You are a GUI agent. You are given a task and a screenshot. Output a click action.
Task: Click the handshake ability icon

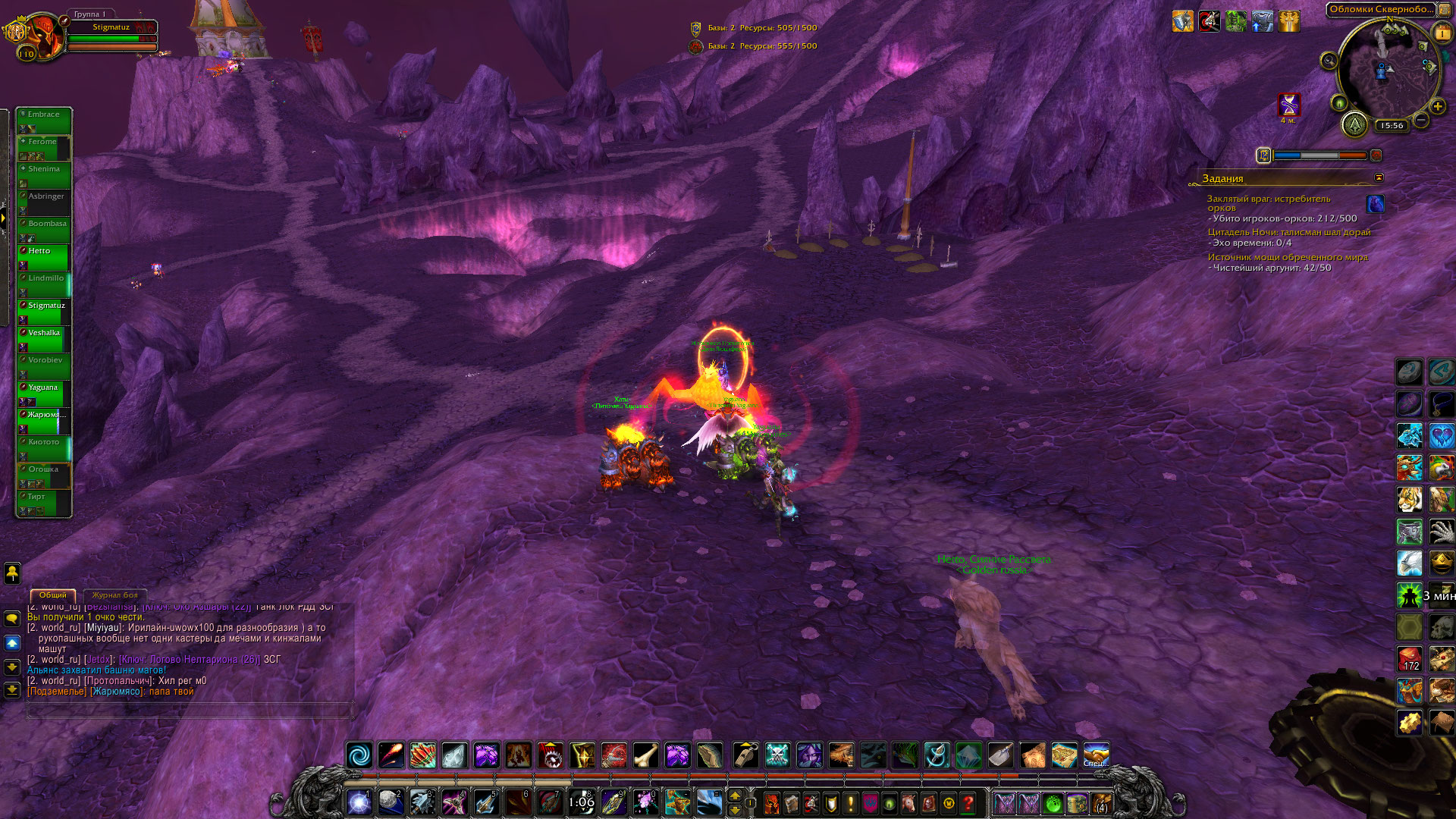pos(1096,755)
